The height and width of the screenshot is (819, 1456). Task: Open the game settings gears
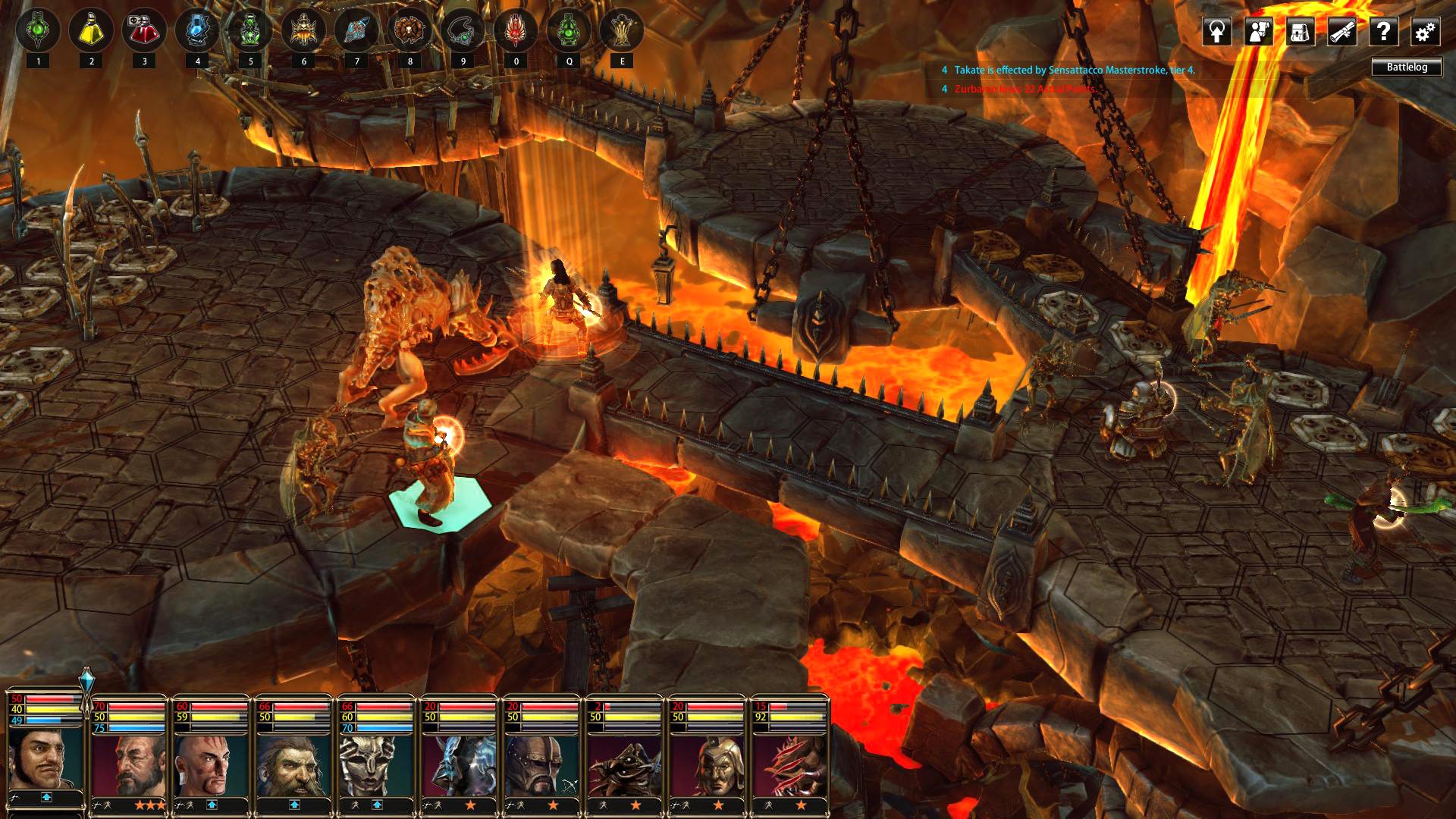[1426, 30]
